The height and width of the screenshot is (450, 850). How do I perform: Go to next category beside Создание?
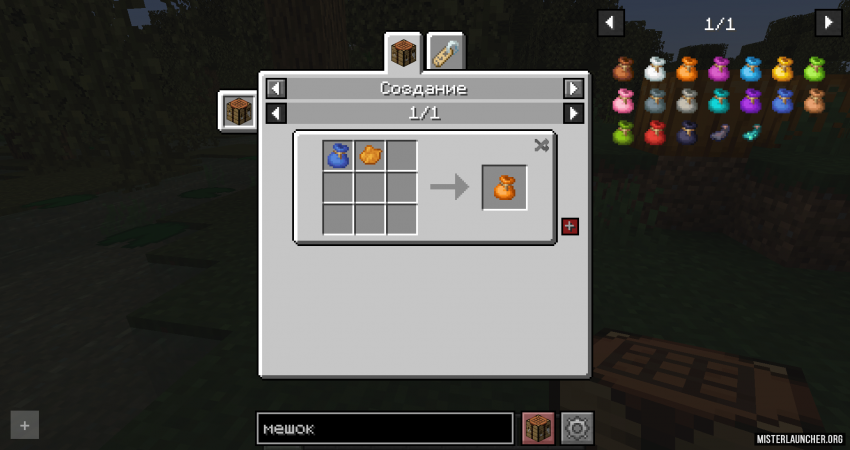[x=573, y=88]
